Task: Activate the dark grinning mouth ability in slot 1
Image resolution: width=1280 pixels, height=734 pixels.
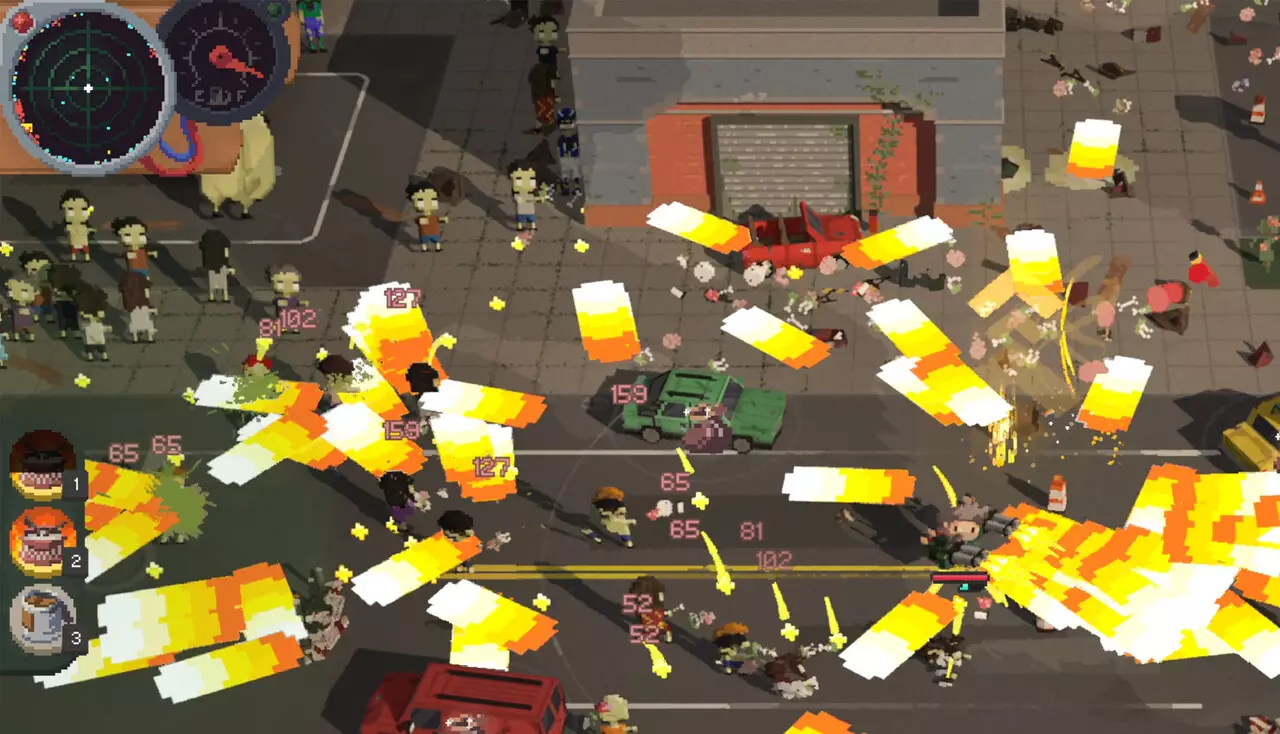Action: click(x=43, y=464)
